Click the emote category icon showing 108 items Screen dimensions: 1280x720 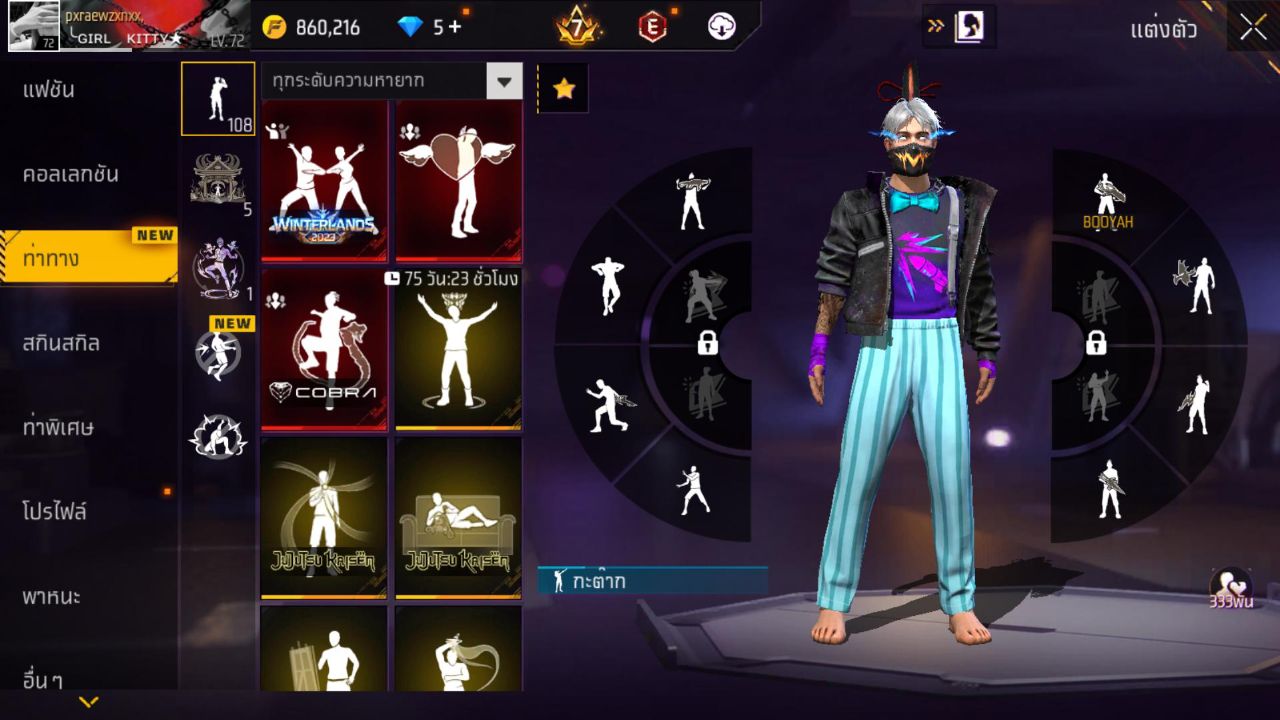pyautogui.click(x=218, y=99)
